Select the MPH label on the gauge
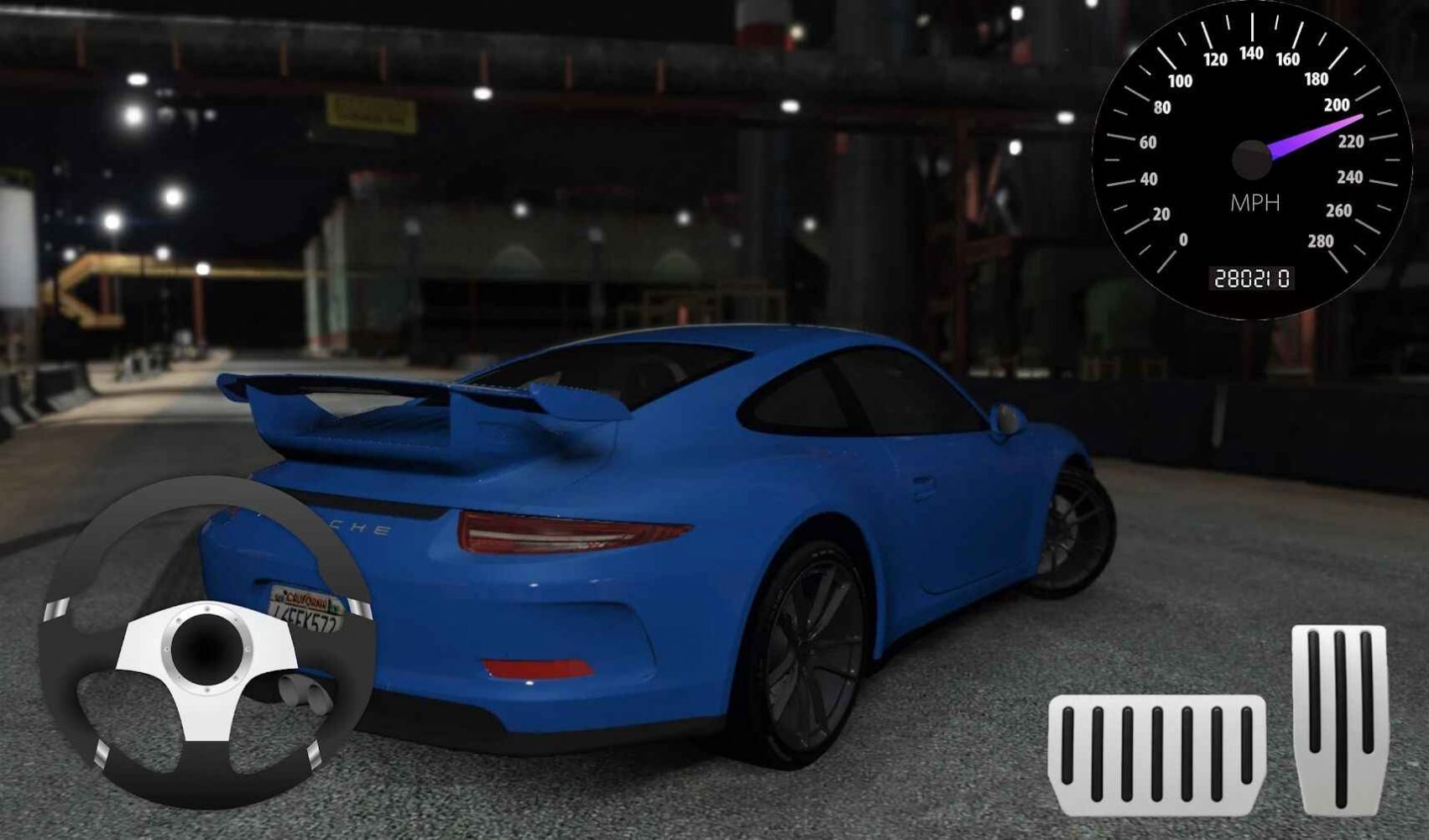Image resolution: width=1429 pixels, height=840 pixels. [1254, 201]
